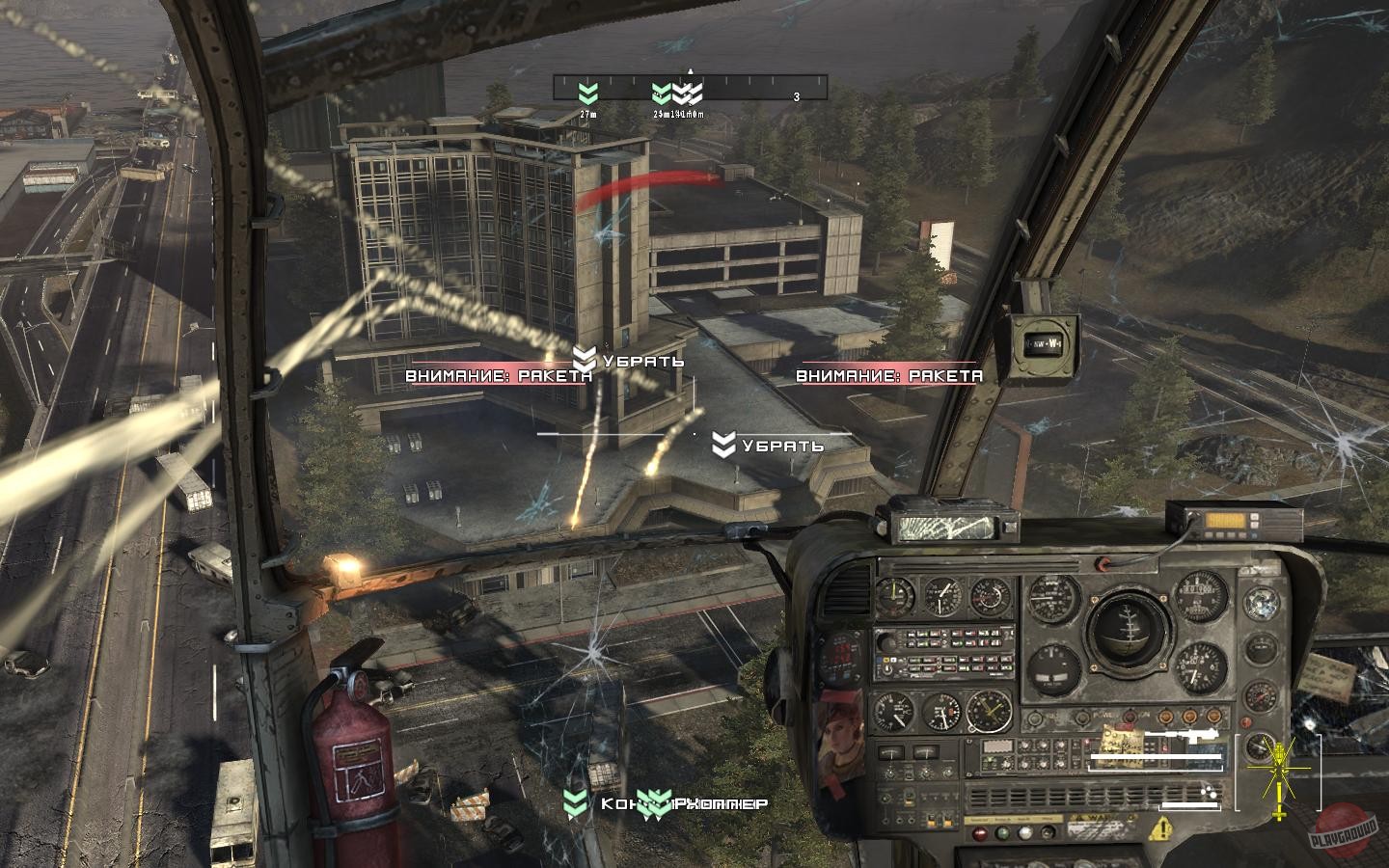The width and height of the screenshot is (1389, 868).
Task: Select the green chevron waypoint marker showing 27m
Action: tap(586, 93)
